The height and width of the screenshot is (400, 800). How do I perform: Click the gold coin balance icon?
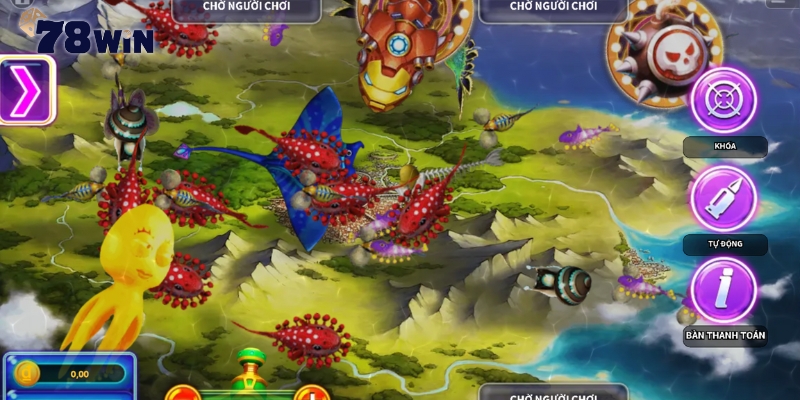pyautogui.click(x=27, y=374)
